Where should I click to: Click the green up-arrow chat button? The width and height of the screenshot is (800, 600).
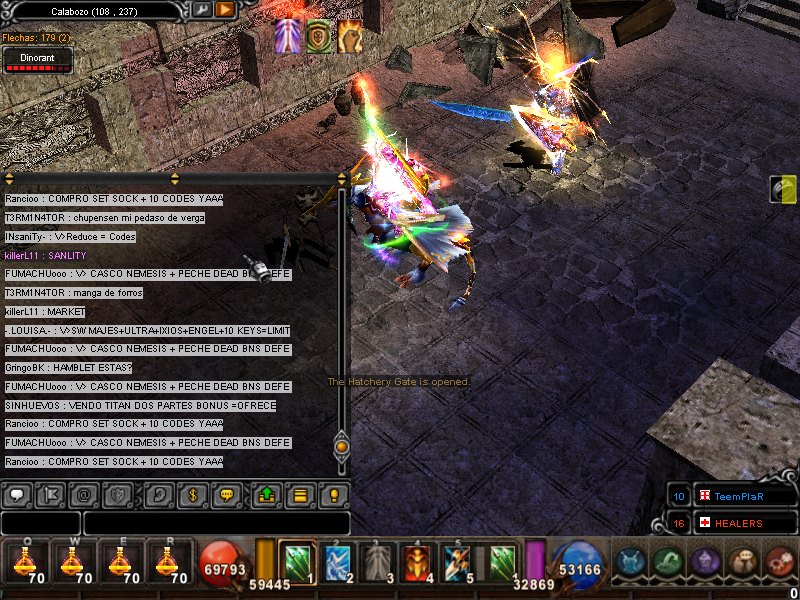(265, 494)
